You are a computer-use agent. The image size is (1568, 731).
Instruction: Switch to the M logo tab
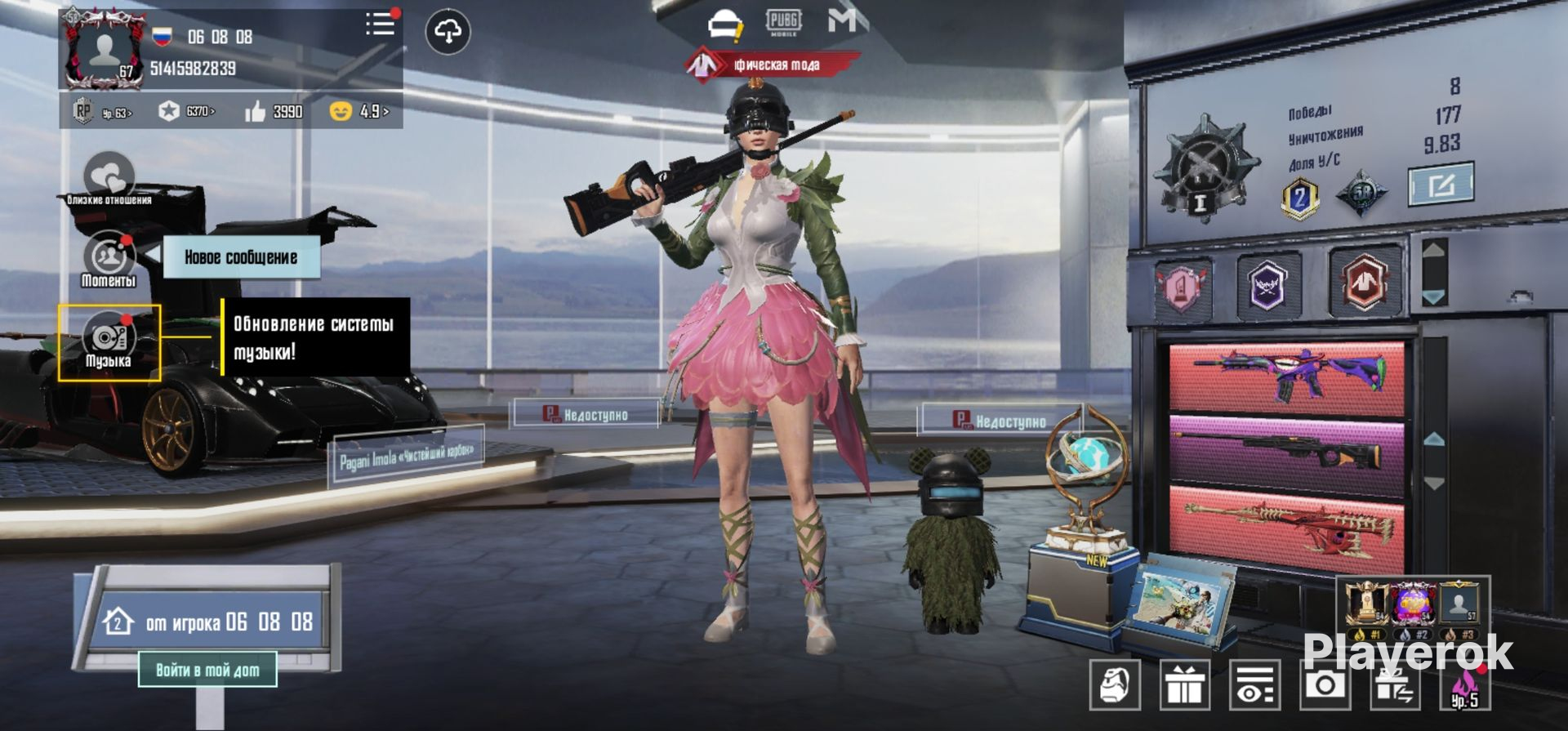[x=841, y=20]
